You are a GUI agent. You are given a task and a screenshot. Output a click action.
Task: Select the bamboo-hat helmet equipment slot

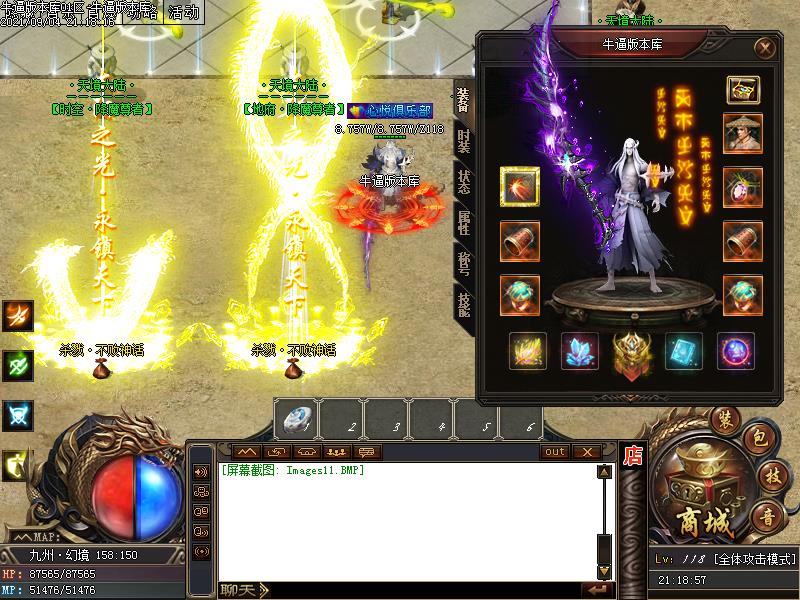coord(743,134)
